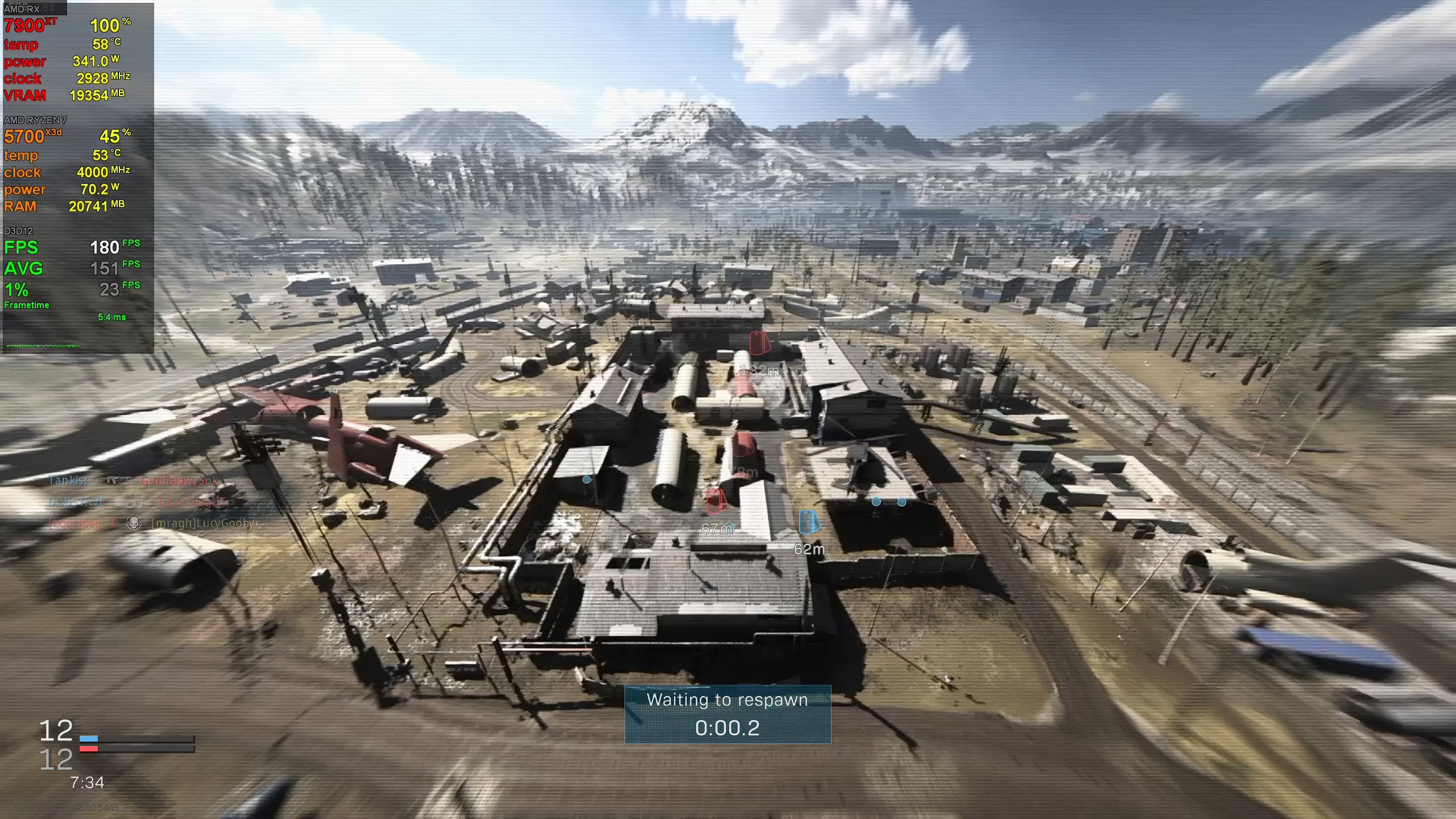Click the performance overlay's green FPS label
This screenshot has width=1456, height=819.
click(21, 247)
